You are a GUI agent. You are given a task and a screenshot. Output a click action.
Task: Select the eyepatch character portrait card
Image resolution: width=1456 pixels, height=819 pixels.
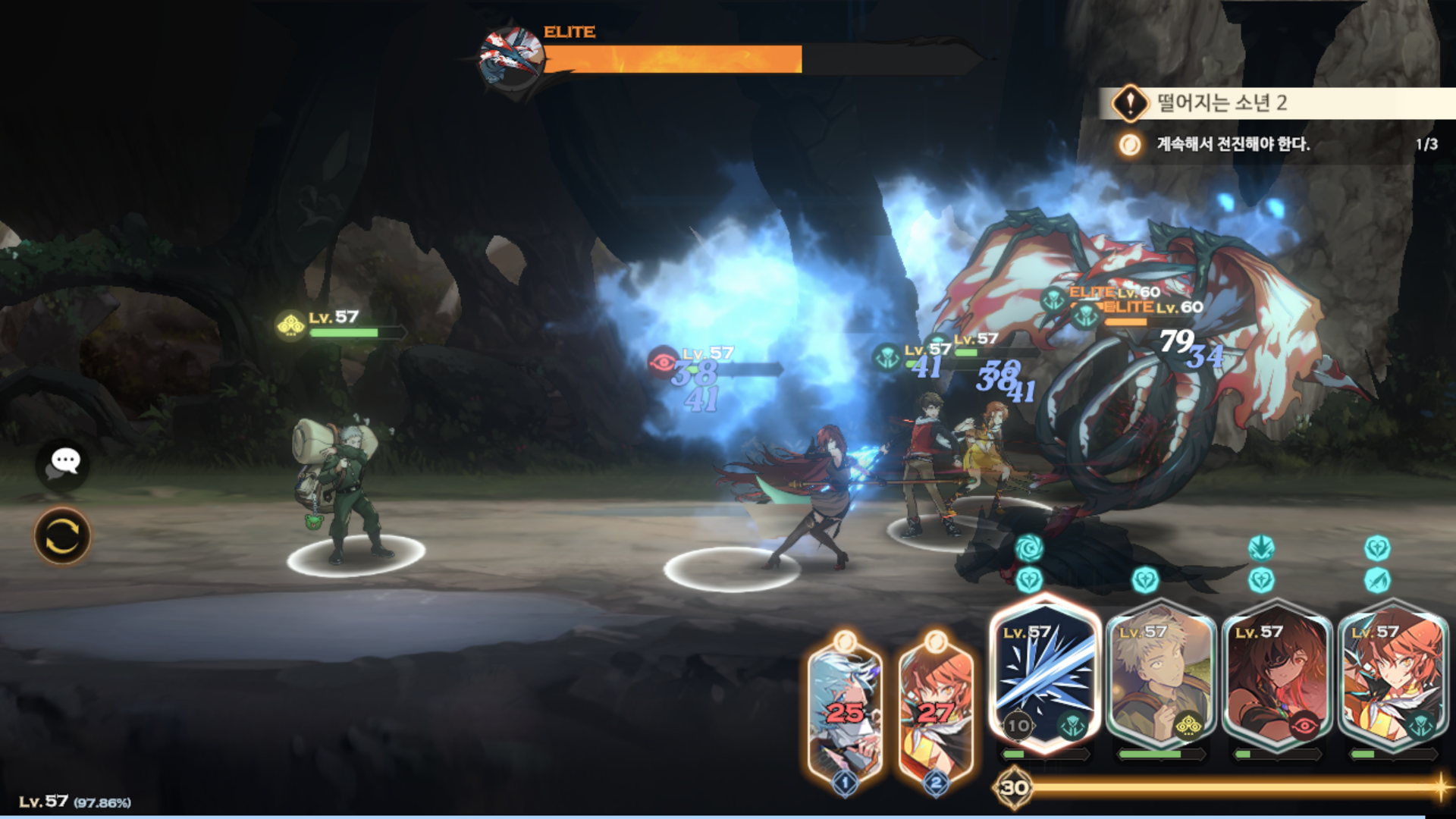coord(1277,675)
